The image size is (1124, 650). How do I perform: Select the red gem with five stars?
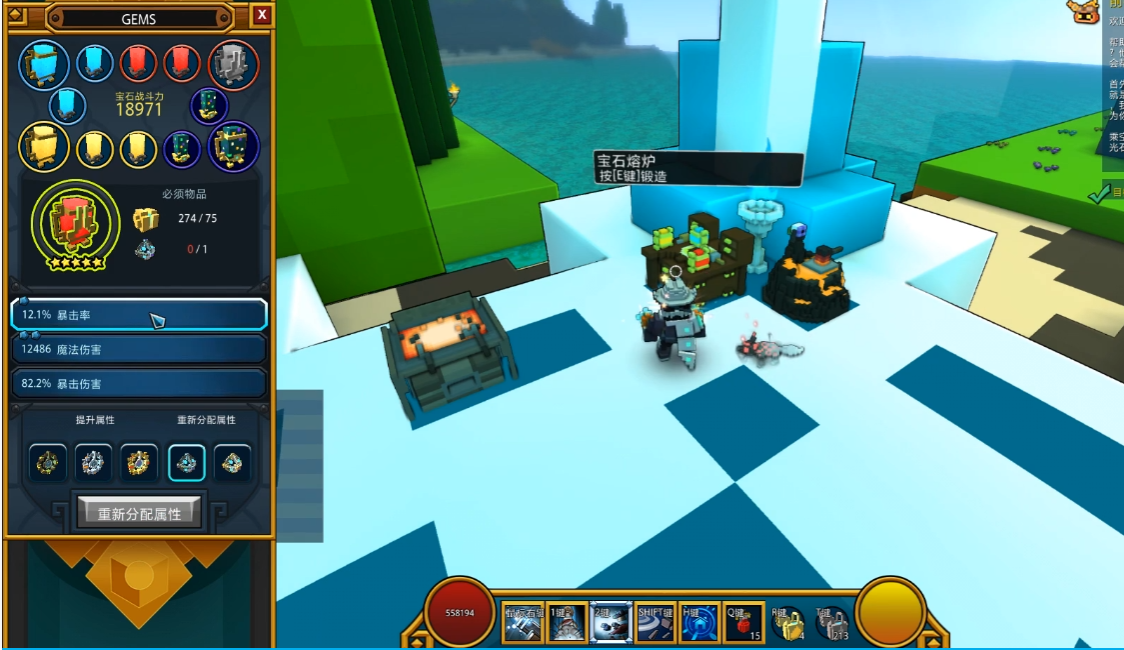pyautogui.click(x=69, y=220)
